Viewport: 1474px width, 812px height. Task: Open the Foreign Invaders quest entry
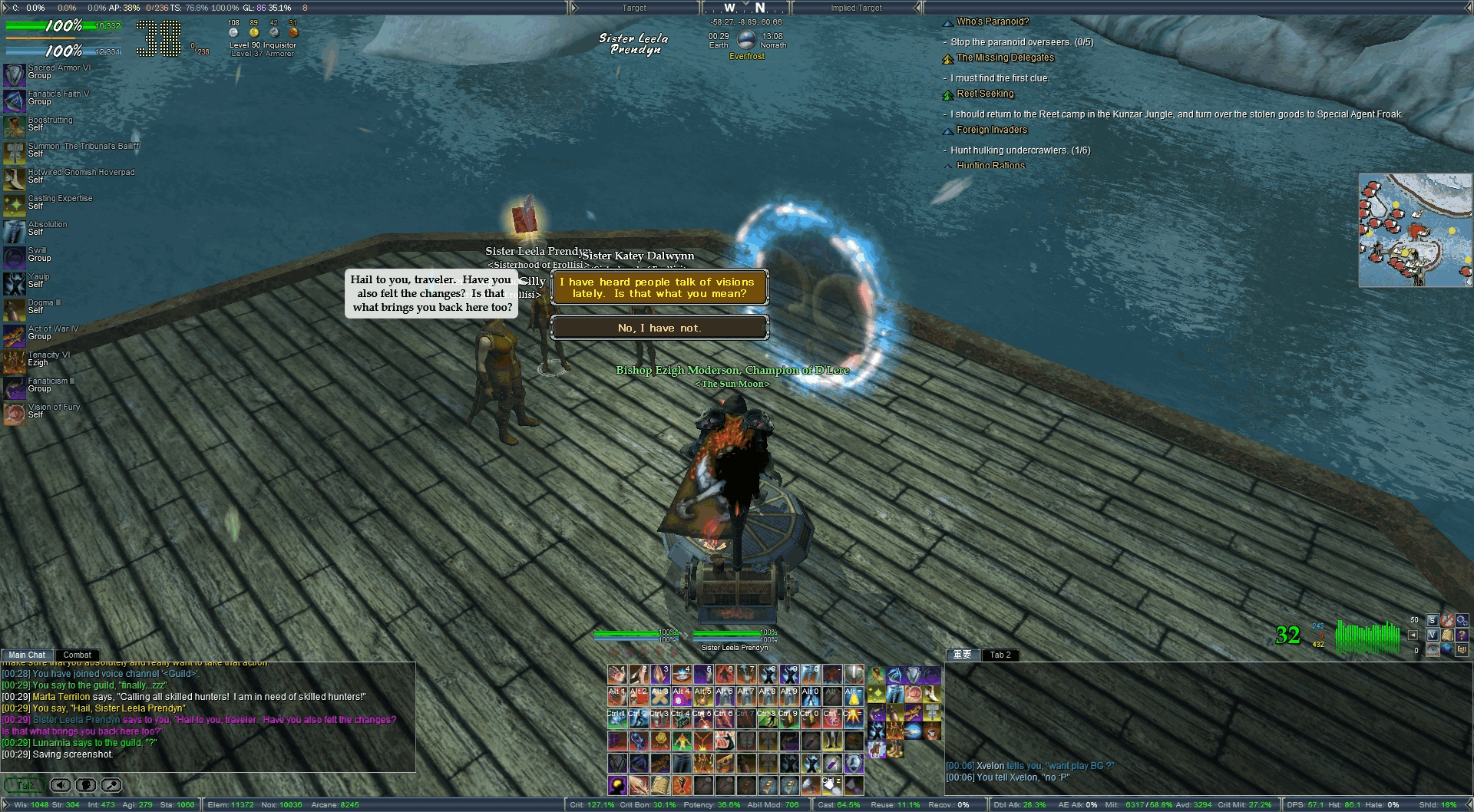click(991, 130)
